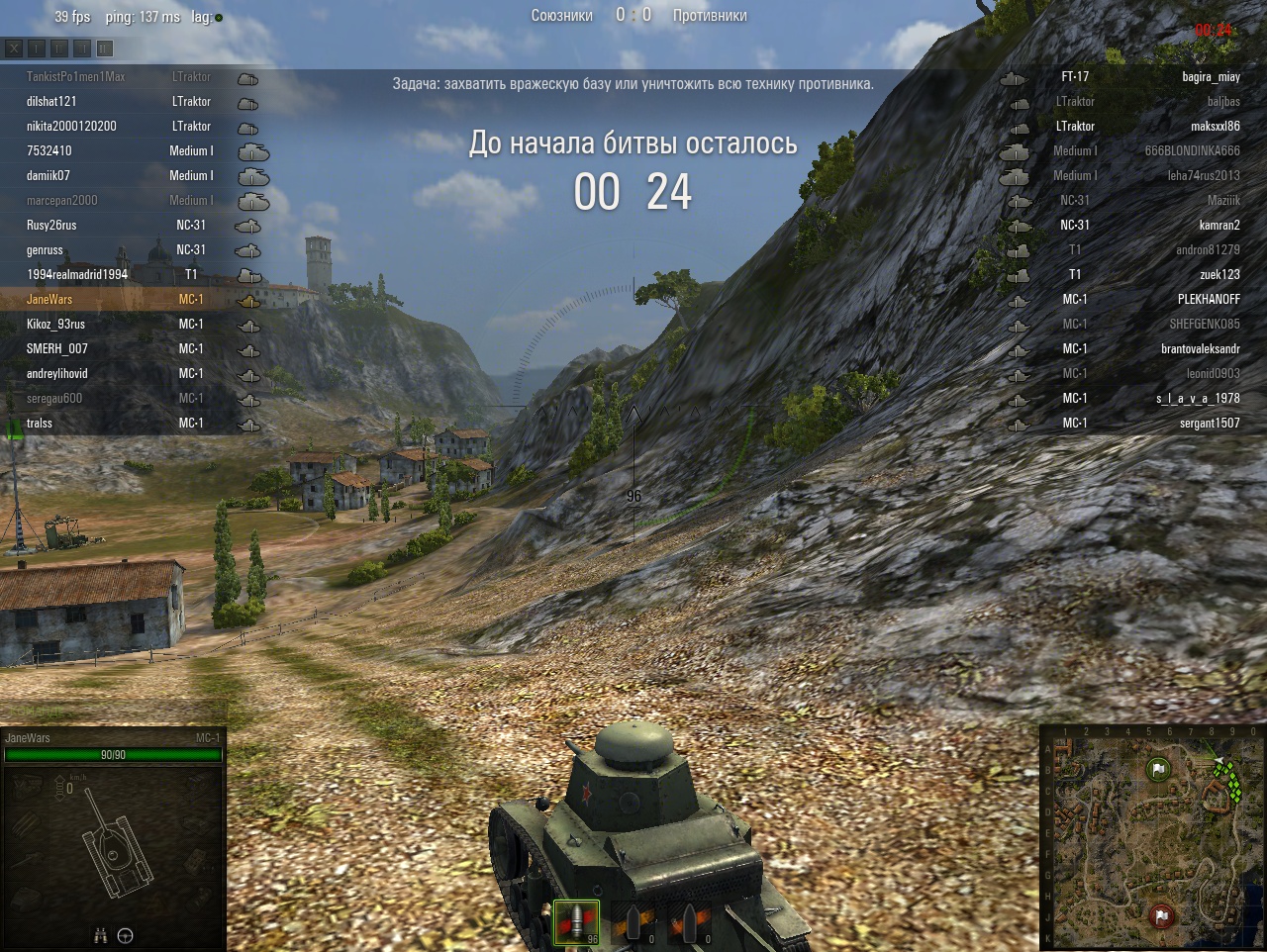Select ally JaneWars in the team list
This screenshot has height=952, width=1267.
49,299
